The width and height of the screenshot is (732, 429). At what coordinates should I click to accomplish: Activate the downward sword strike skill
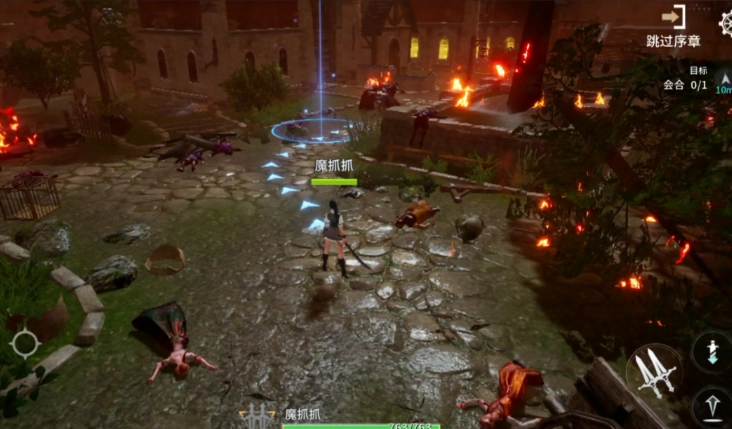pos(713,351)
